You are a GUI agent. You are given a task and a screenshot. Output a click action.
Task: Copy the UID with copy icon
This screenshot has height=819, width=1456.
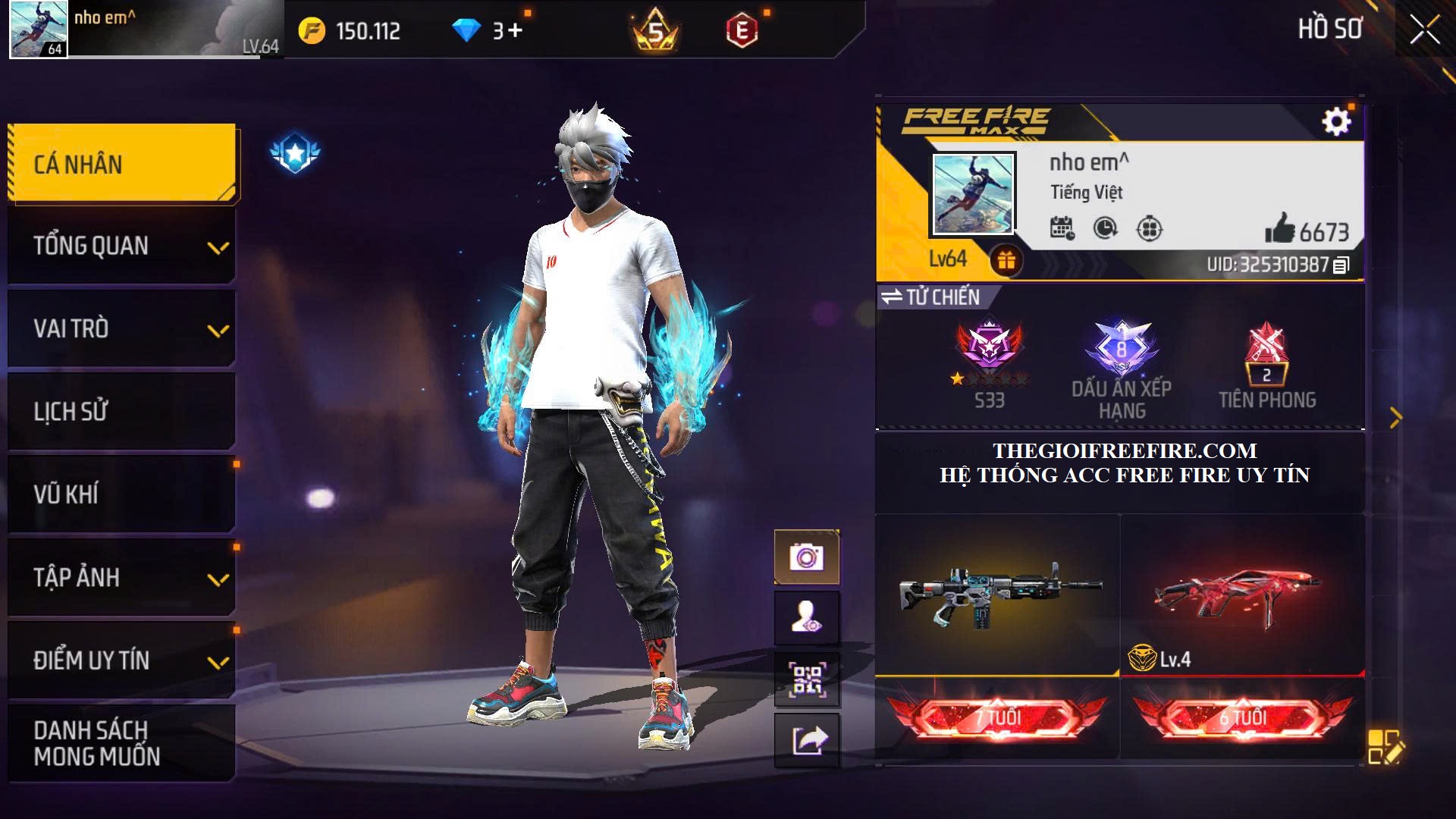(1341, 265)
